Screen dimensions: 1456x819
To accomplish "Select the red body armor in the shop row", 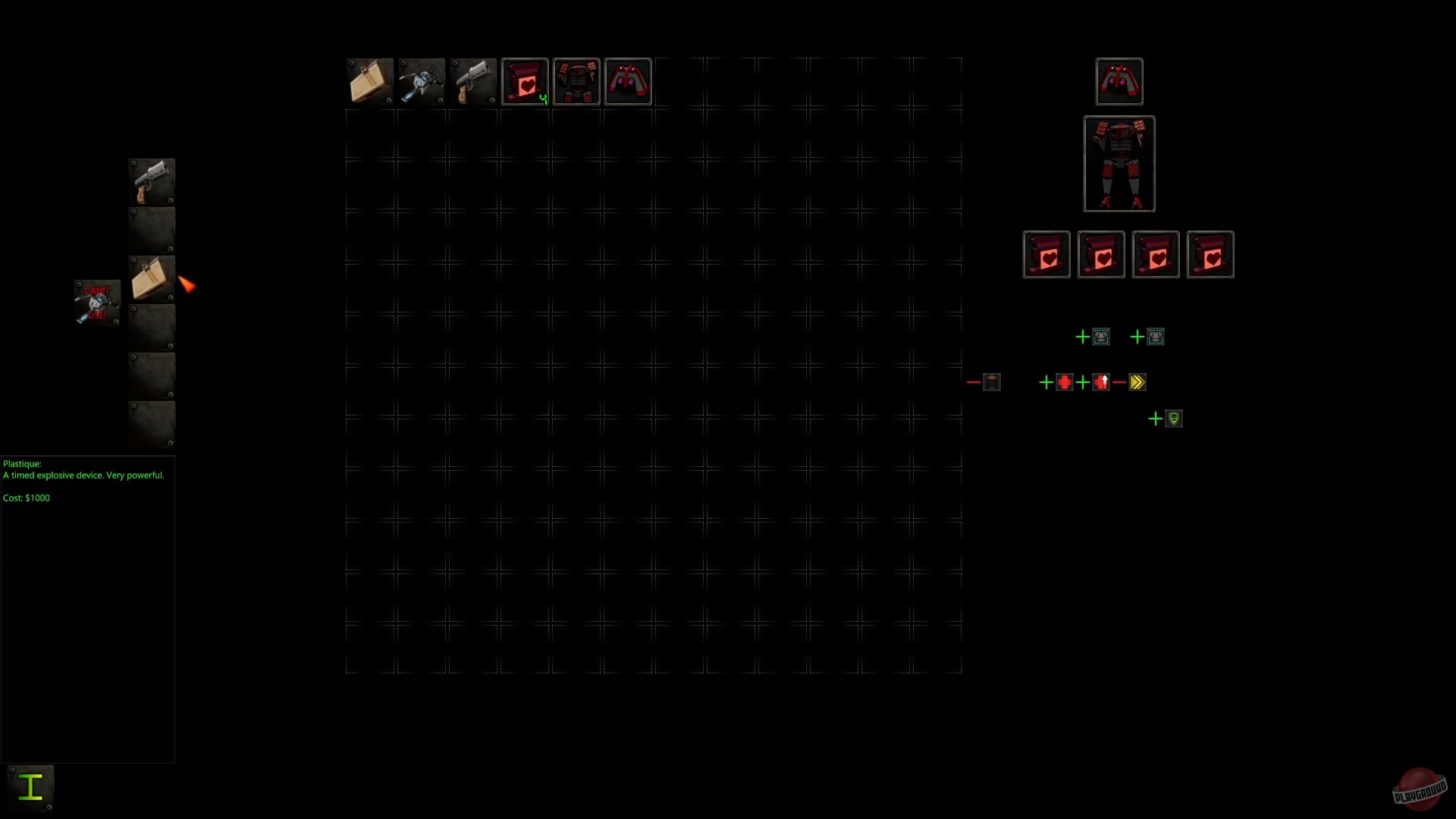I will (x=576, y=81).
